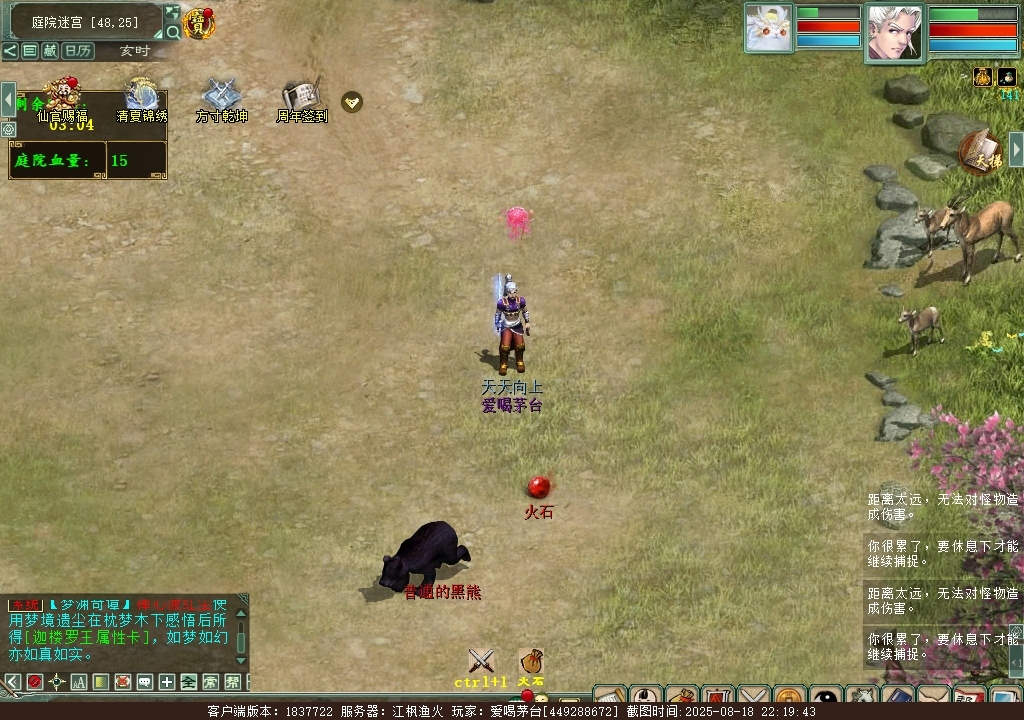This screenshot has height=720, width=1024.
Task: Toggle chat font size with the AA button
Action: point(78,682)
